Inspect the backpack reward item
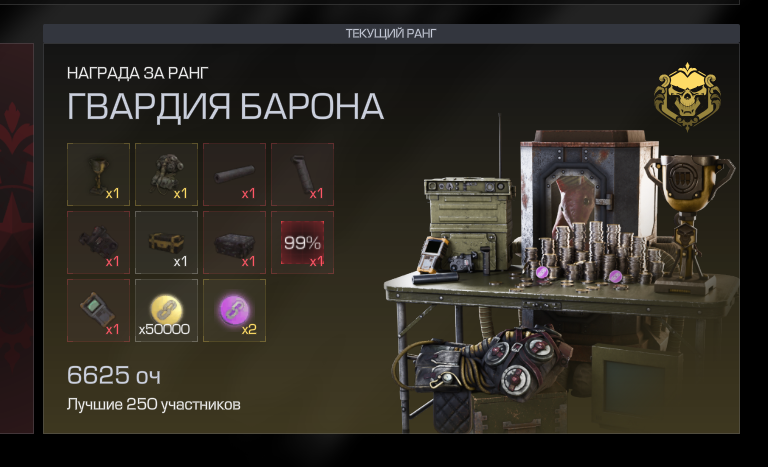The height and width of the screenshot is (467, 768). pos(166,174)
